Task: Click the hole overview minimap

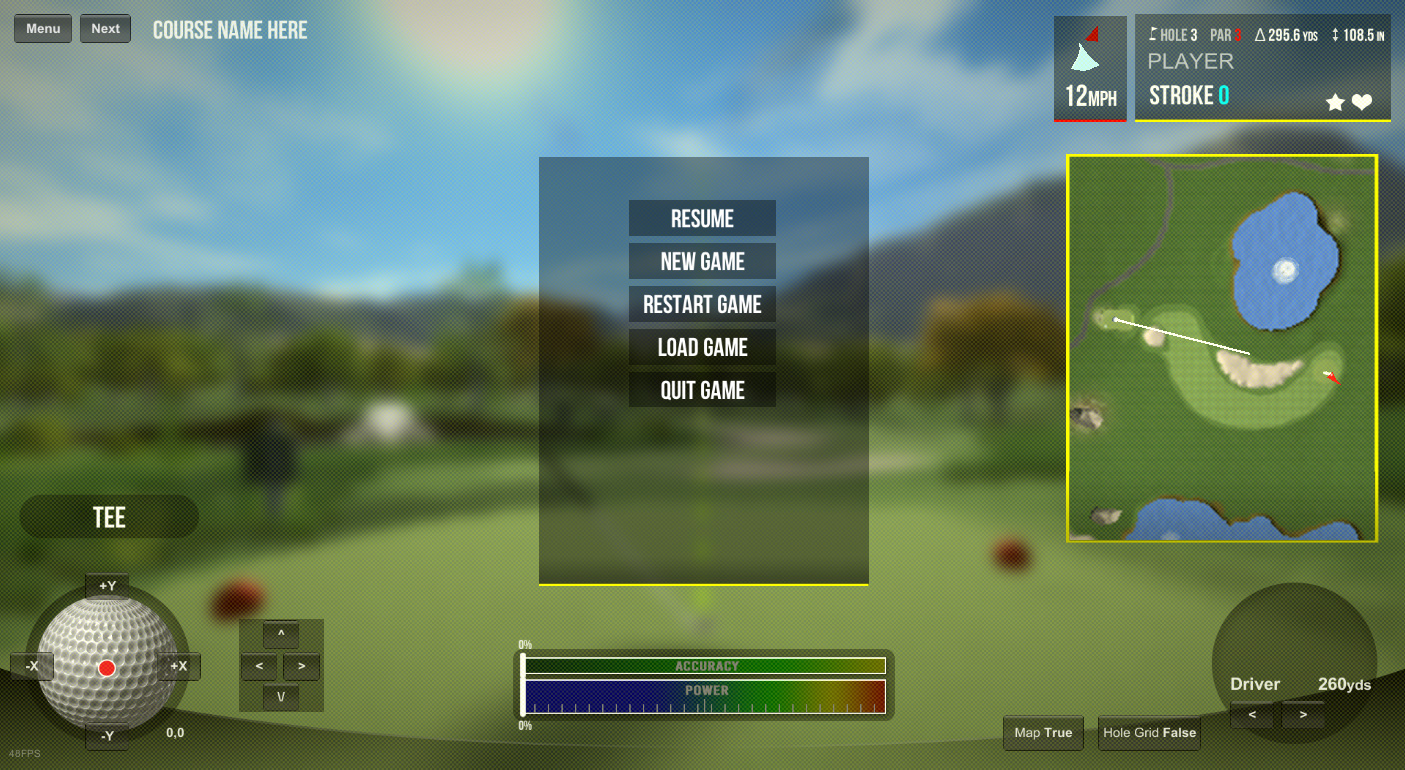Action: (1222, 348)
